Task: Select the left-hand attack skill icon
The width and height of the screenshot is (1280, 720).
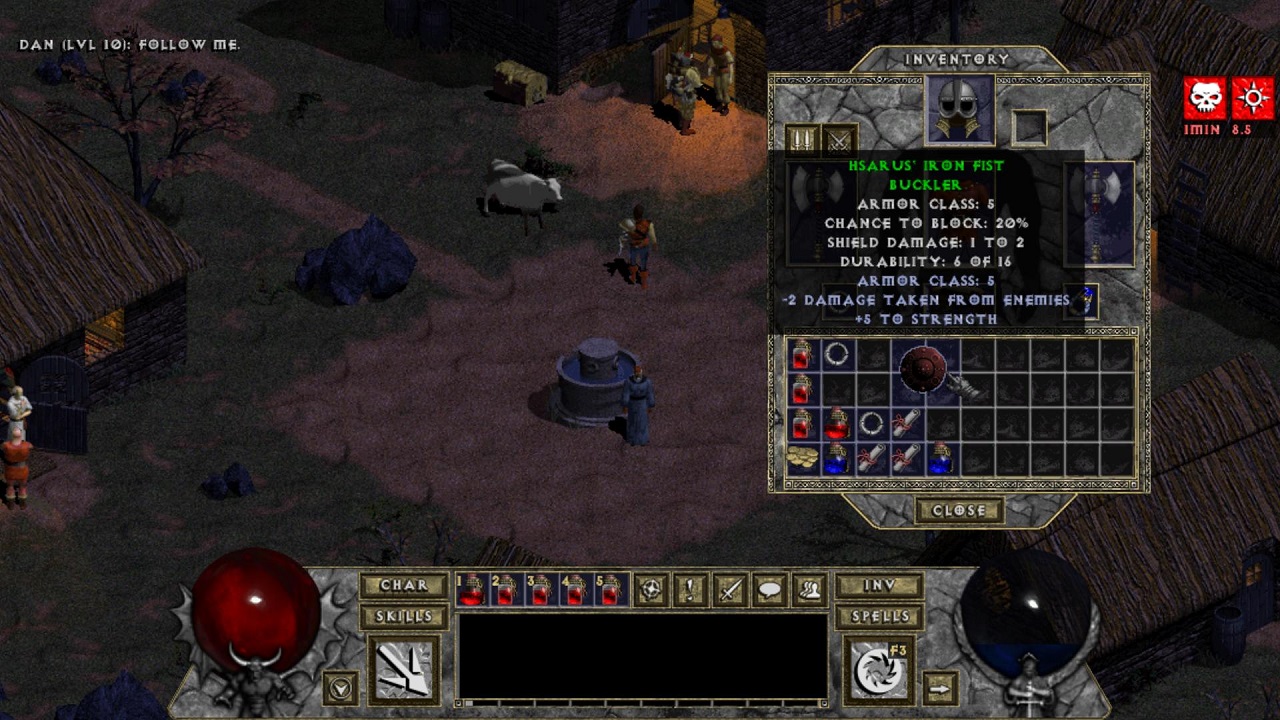Action: point(404,670)
